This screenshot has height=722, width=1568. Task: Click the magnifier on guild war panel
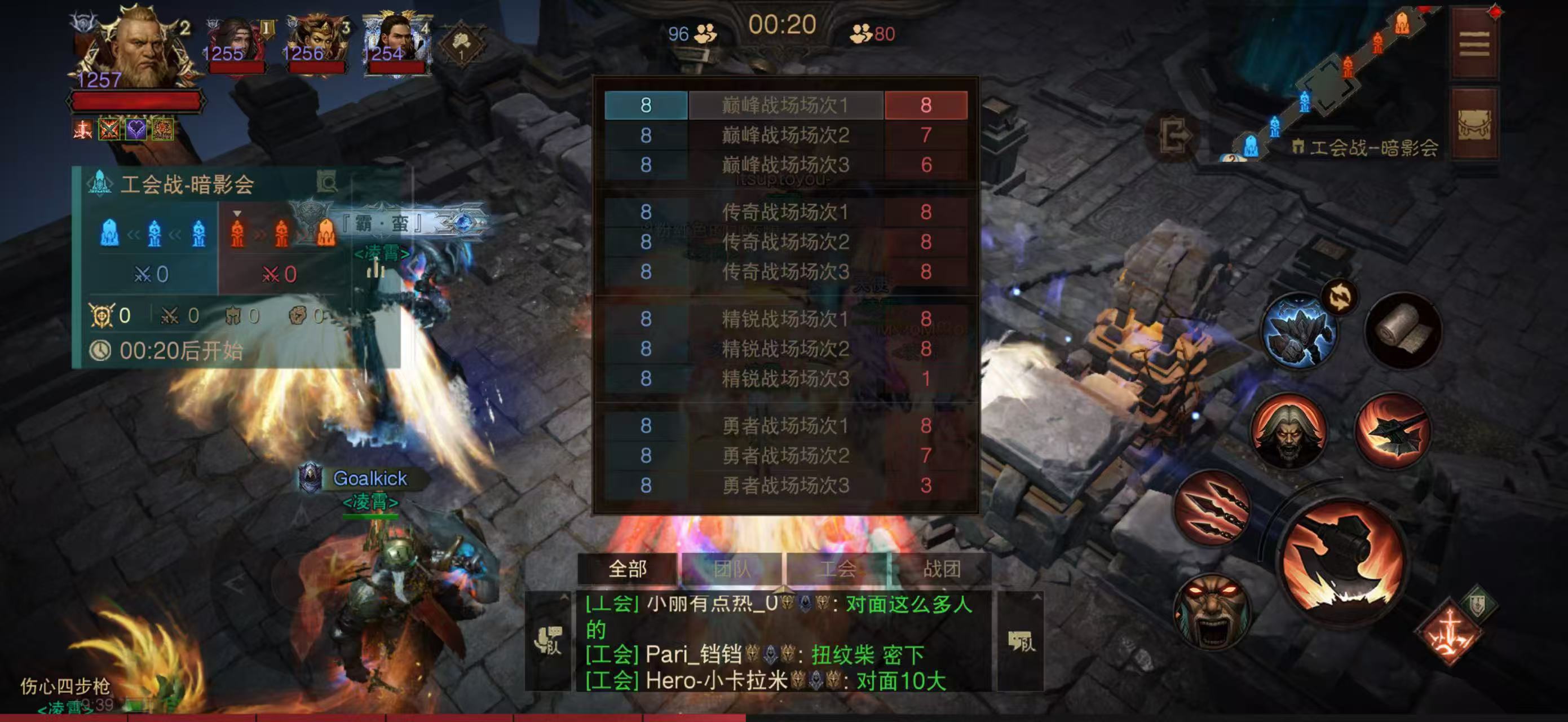point(327,183)
